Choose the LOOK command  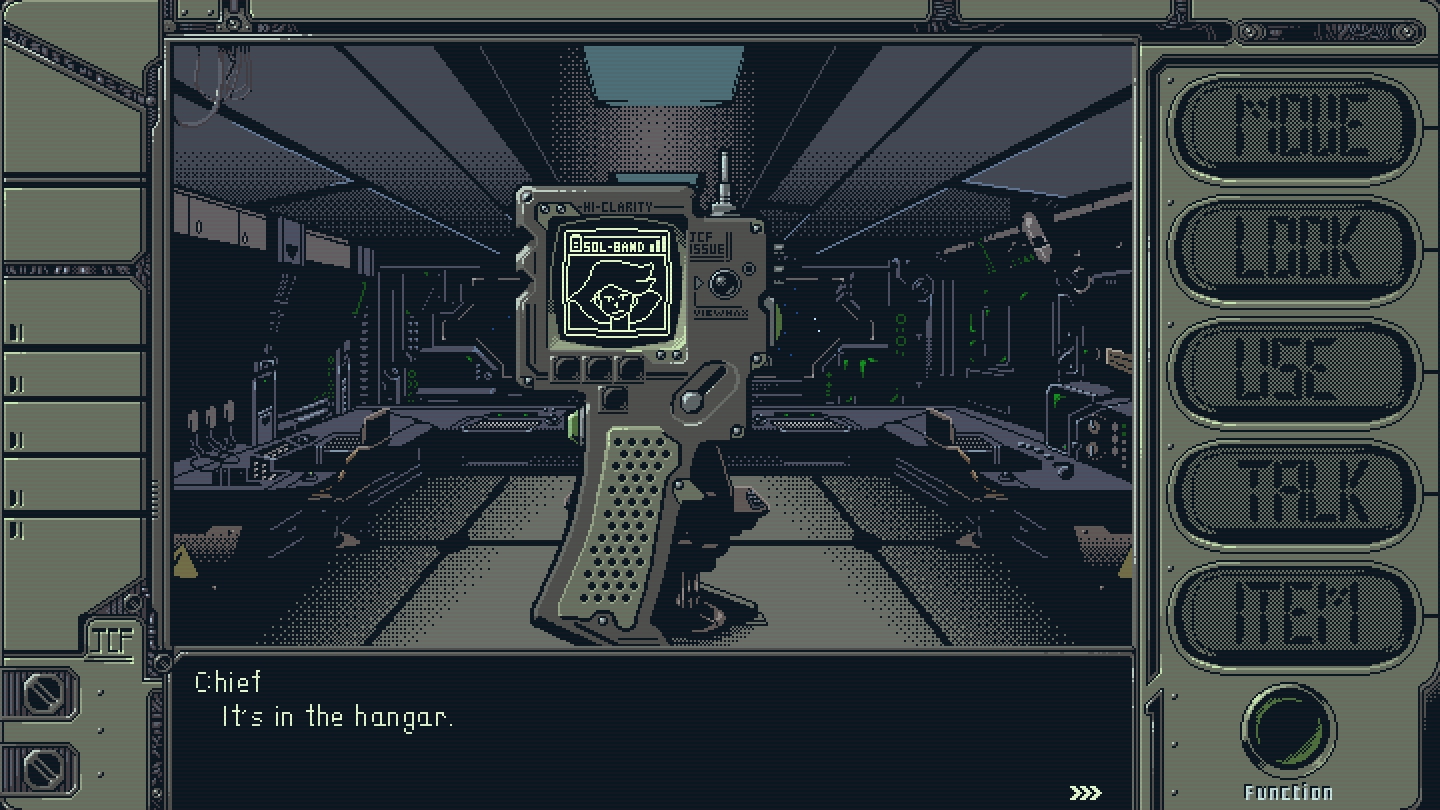click(1295, 250)
